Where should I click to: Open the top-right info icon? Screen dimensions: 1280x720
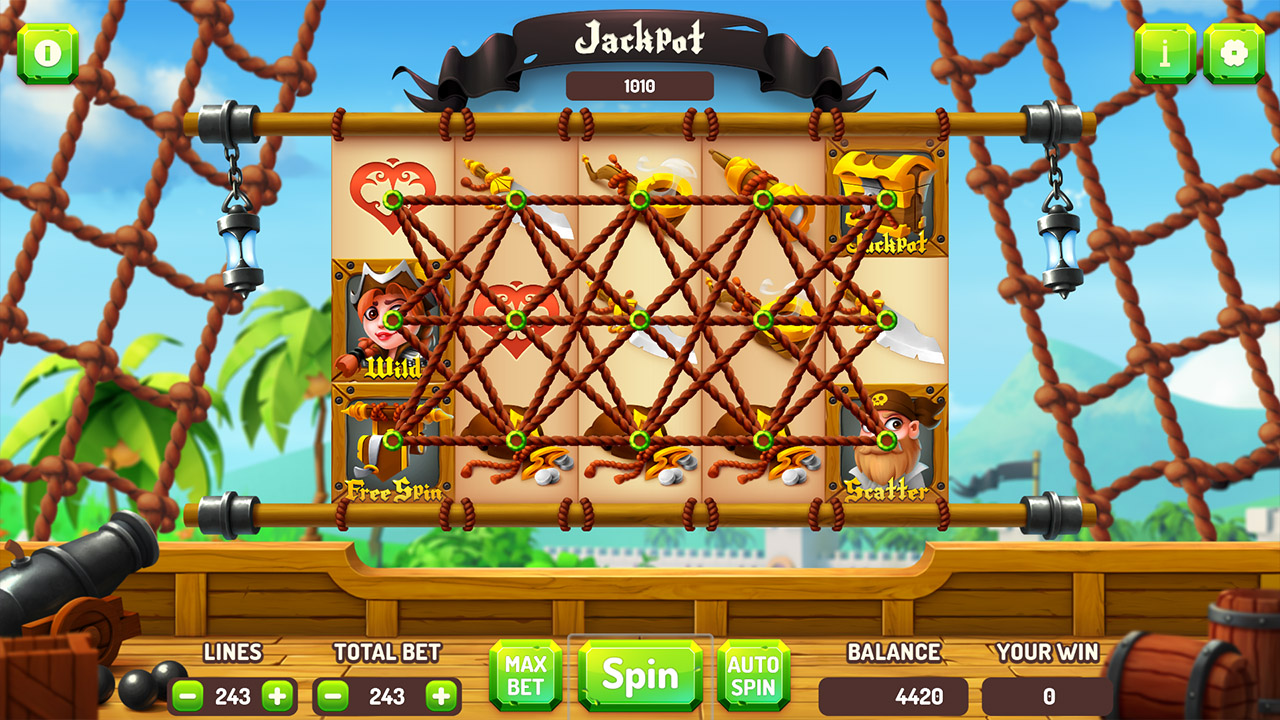1165,53
